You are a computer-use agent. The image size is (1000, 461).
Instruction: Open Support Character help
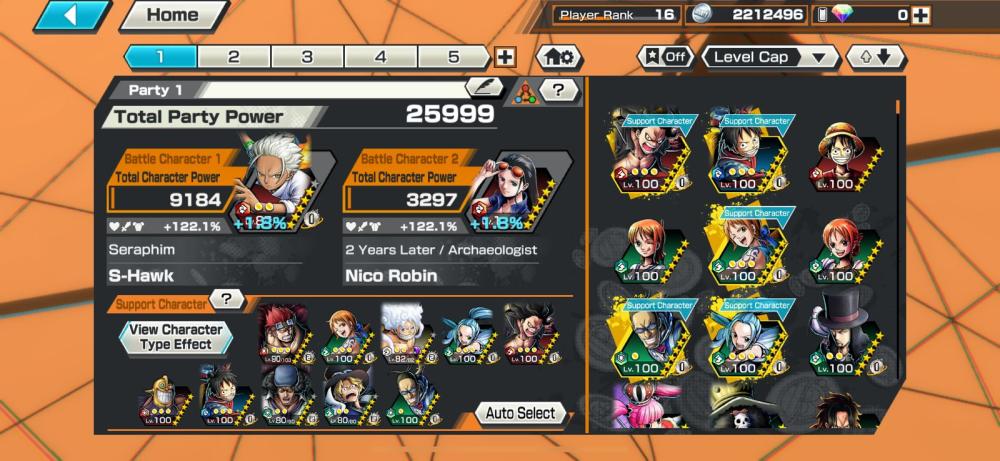tap(227, 299)
